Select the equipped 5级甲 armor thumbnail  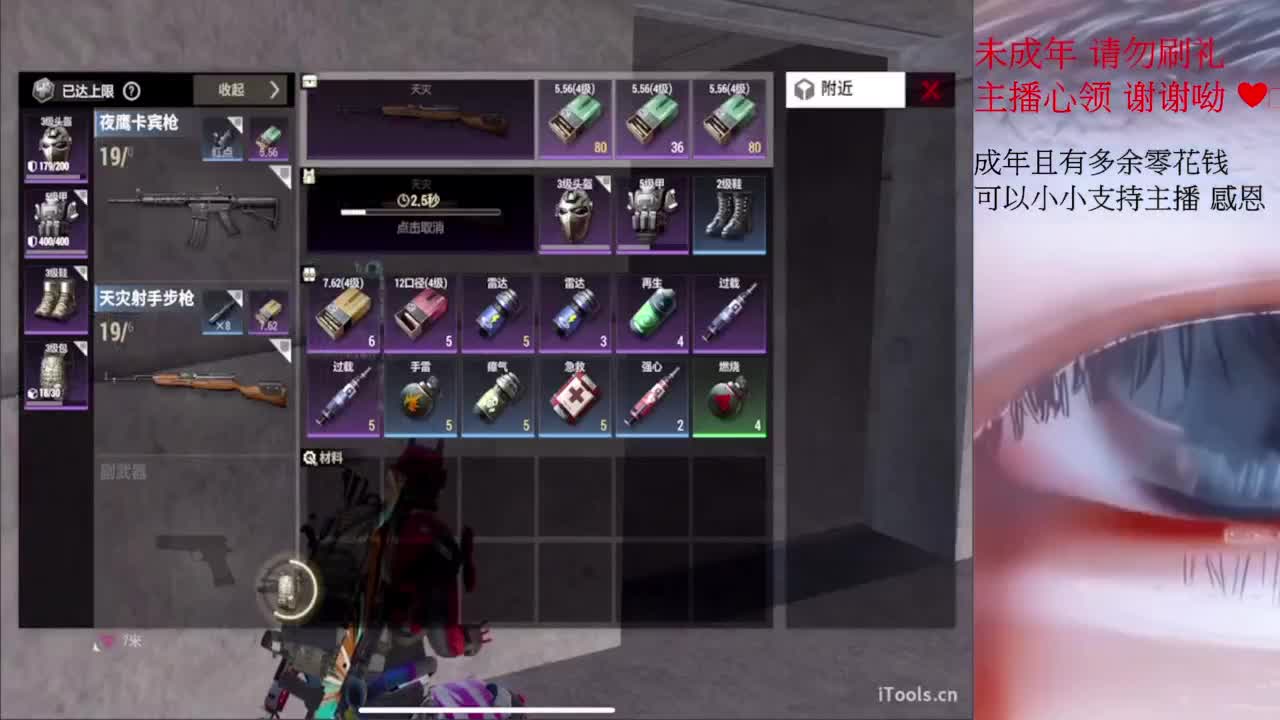point(55,220)
